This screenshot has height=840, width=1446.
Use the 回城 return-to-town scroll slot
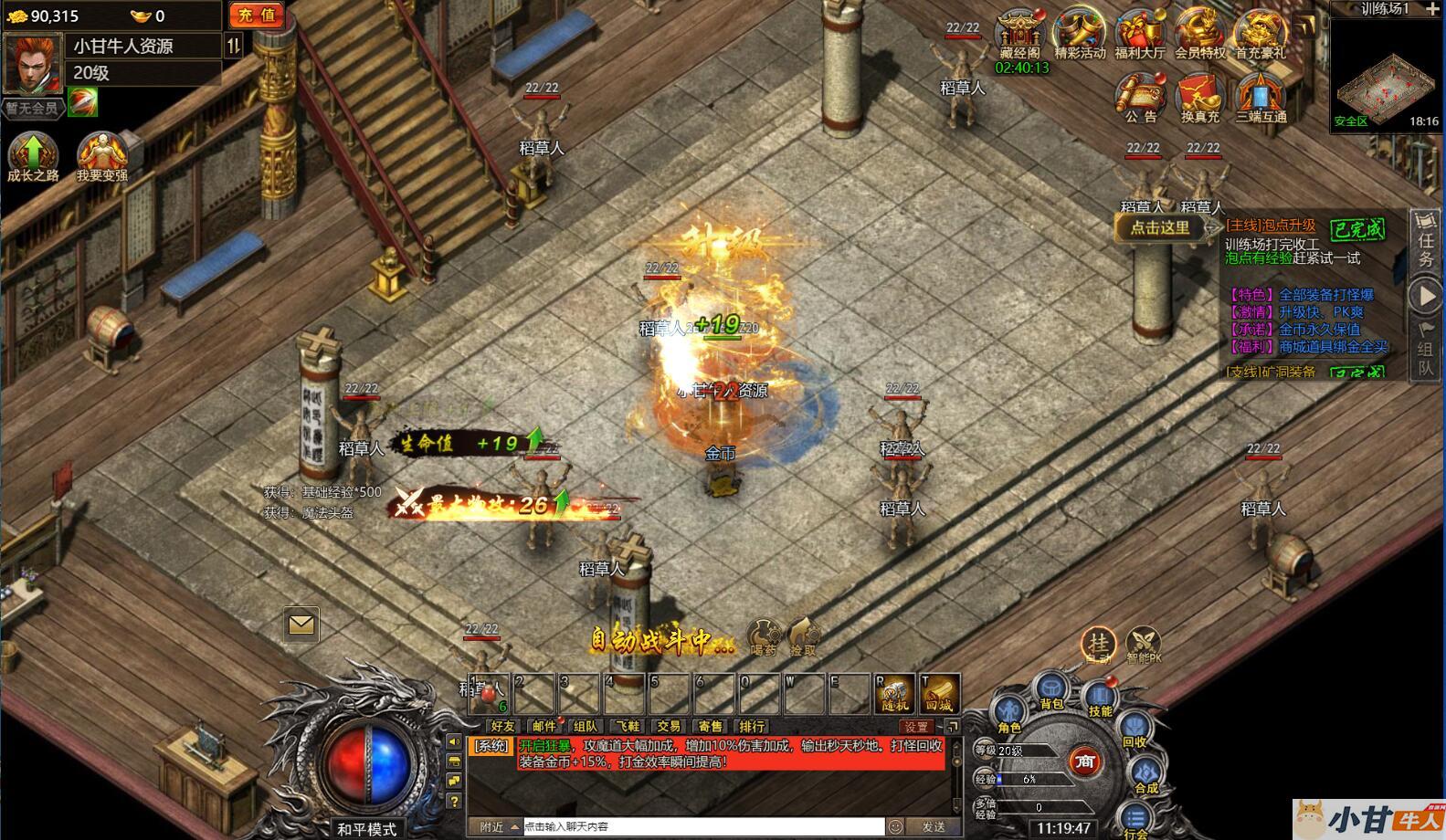point(938,694)
